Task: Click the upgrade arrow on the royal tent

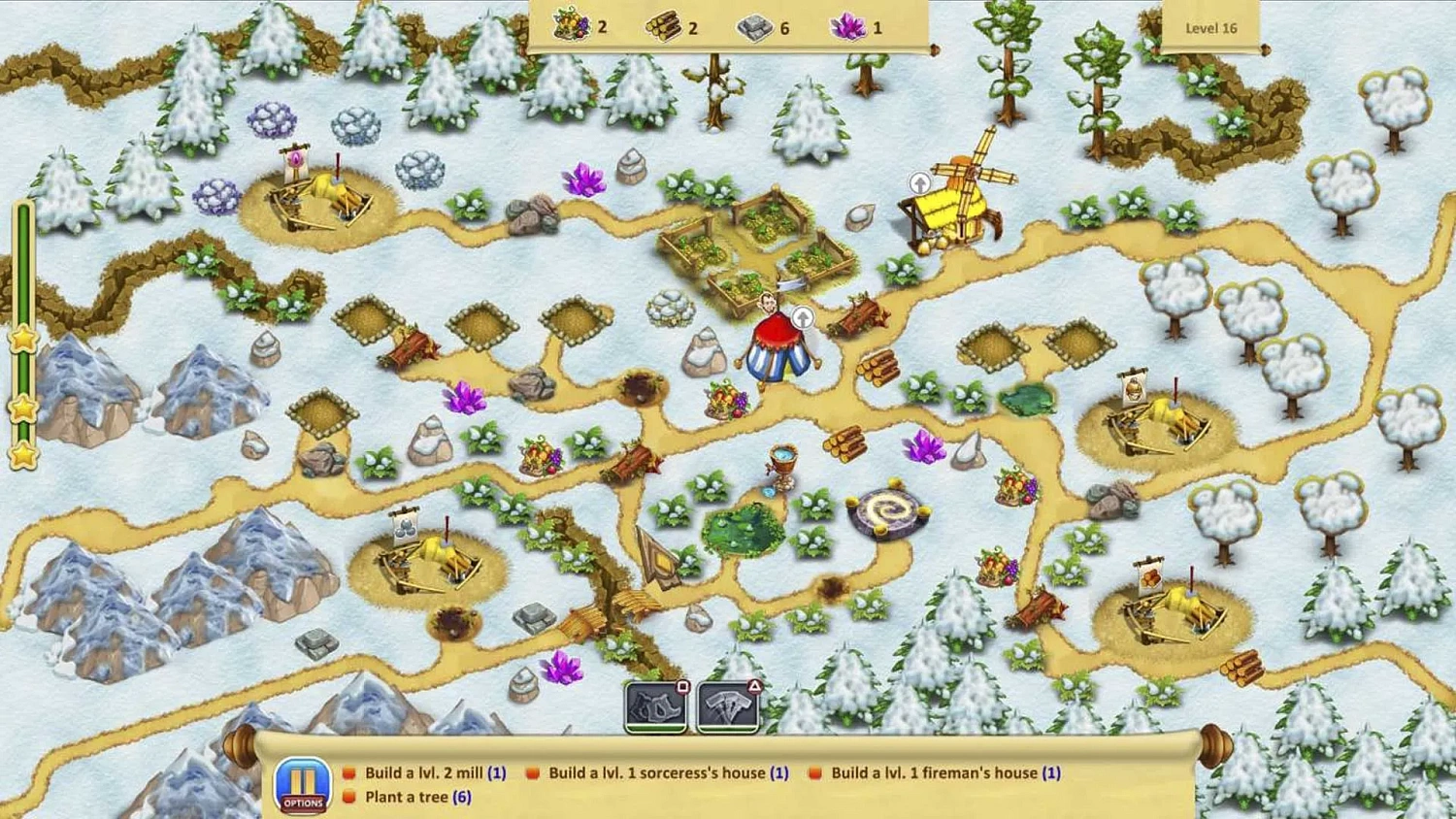Action: (802, 317)
